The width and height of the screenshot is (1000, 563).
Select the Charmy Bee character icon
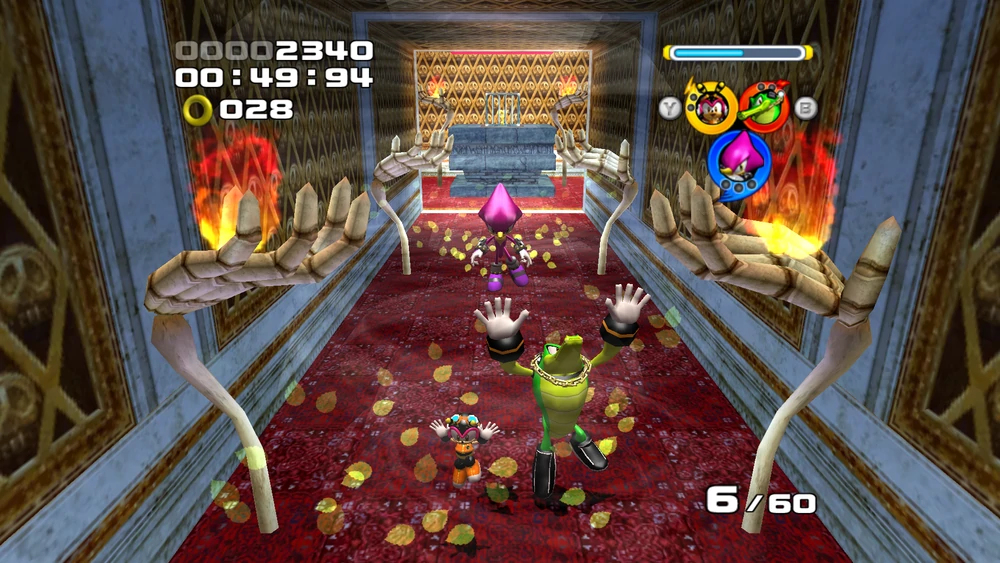point(711,107)
